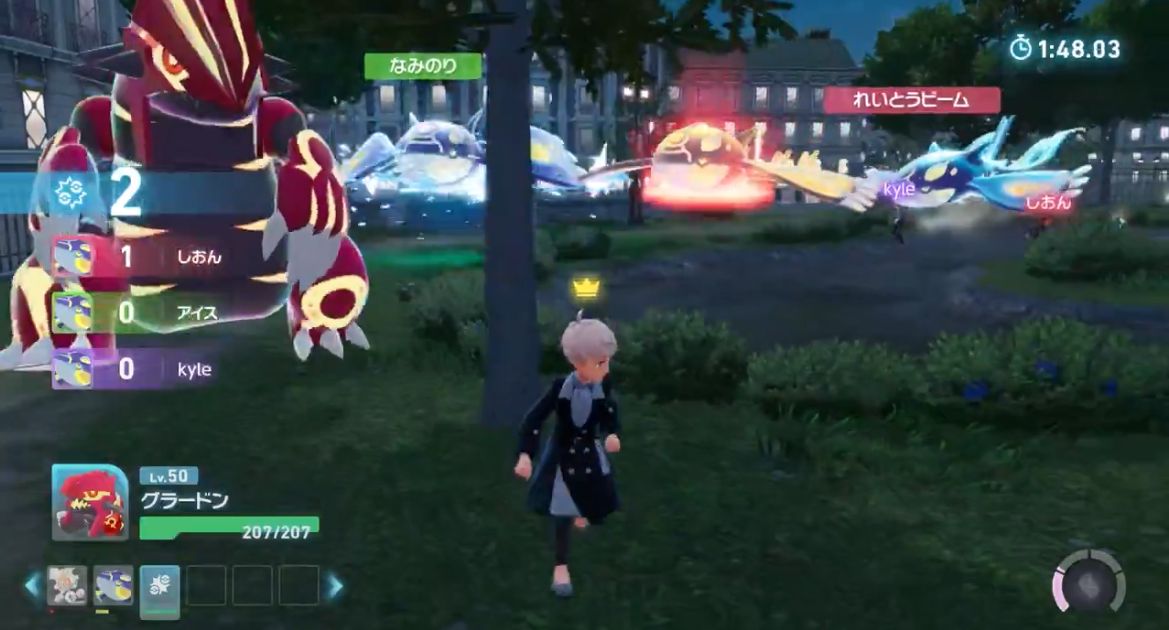
Task: Click the right party-cycle arrow
Action: [334, 586]
